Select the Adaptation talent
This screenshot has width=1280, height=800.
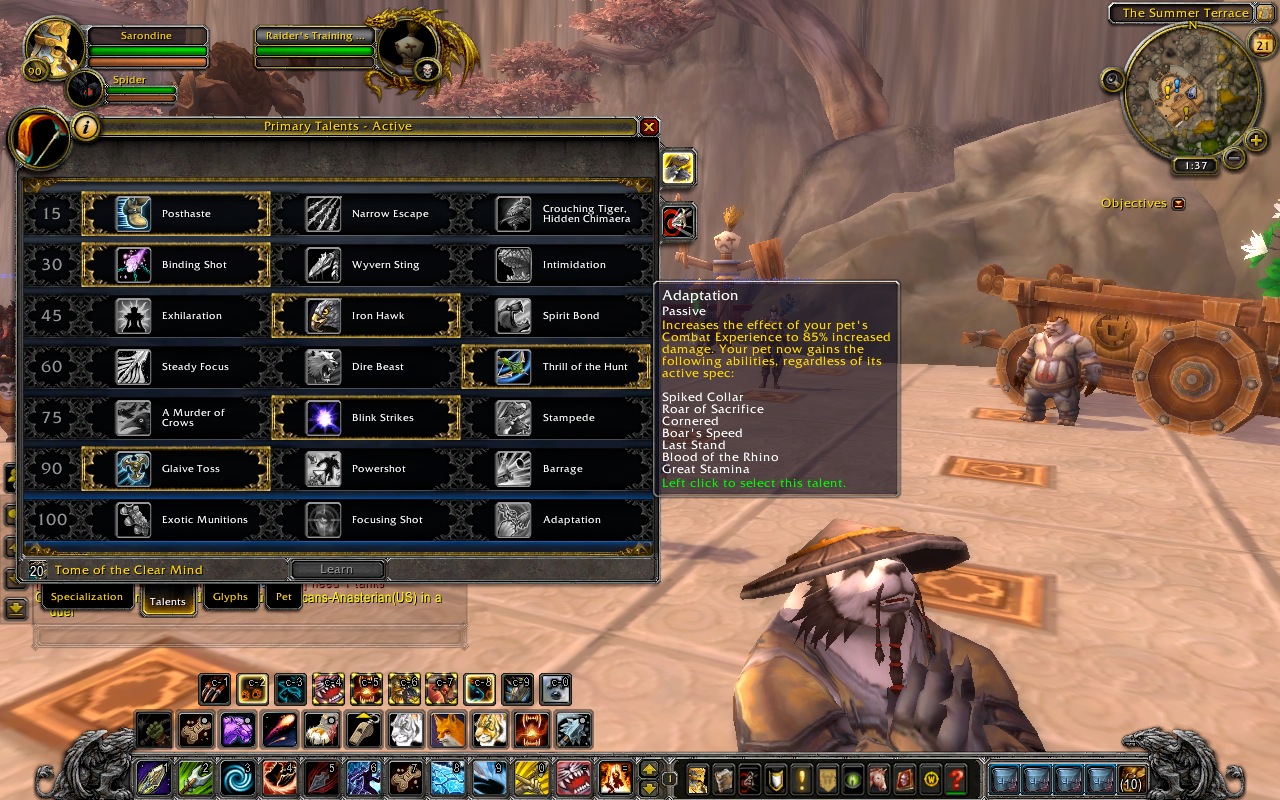(557, 520)
